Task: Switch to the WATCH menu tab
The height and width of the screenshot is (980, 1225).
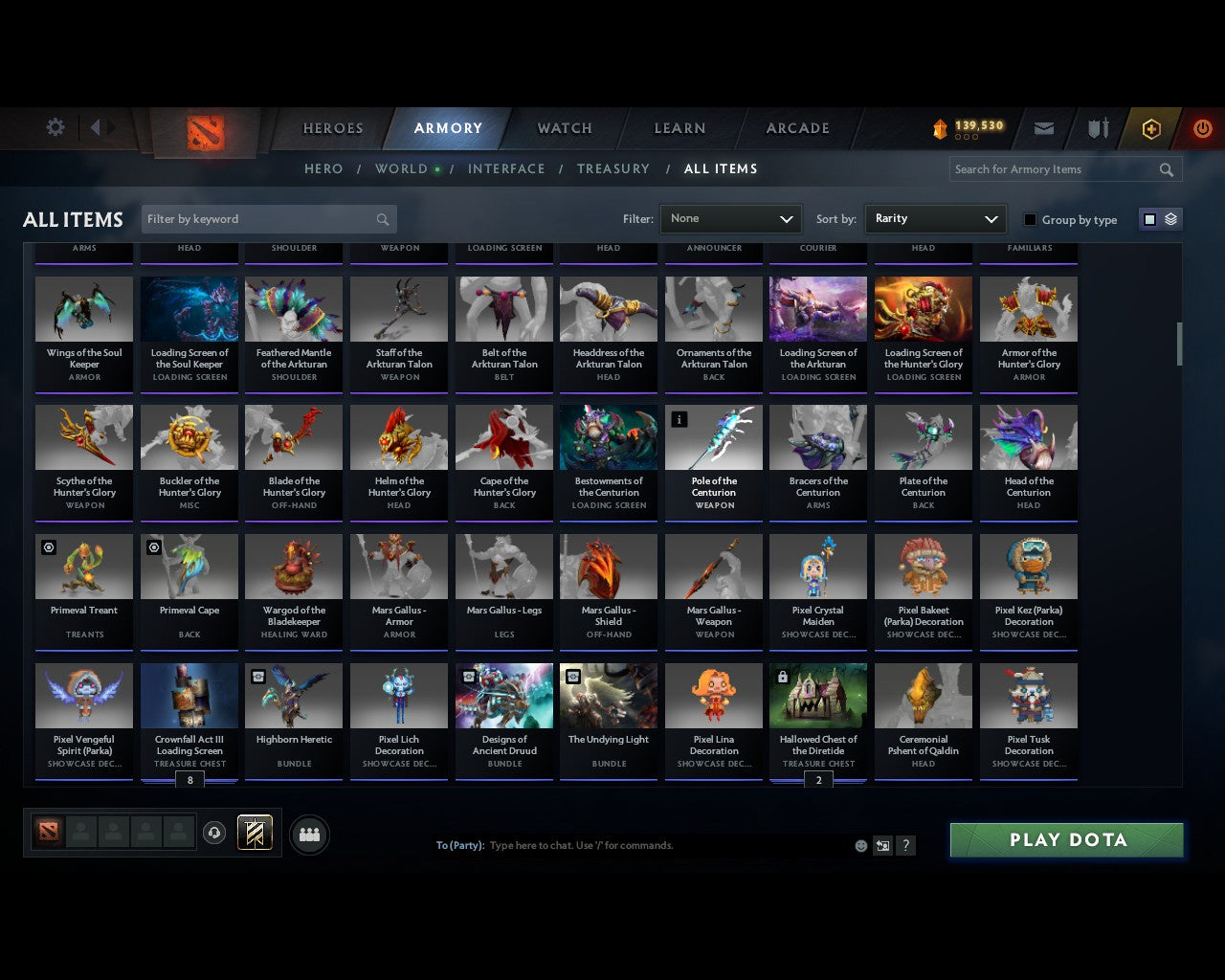Action: [x=563, y=127]
